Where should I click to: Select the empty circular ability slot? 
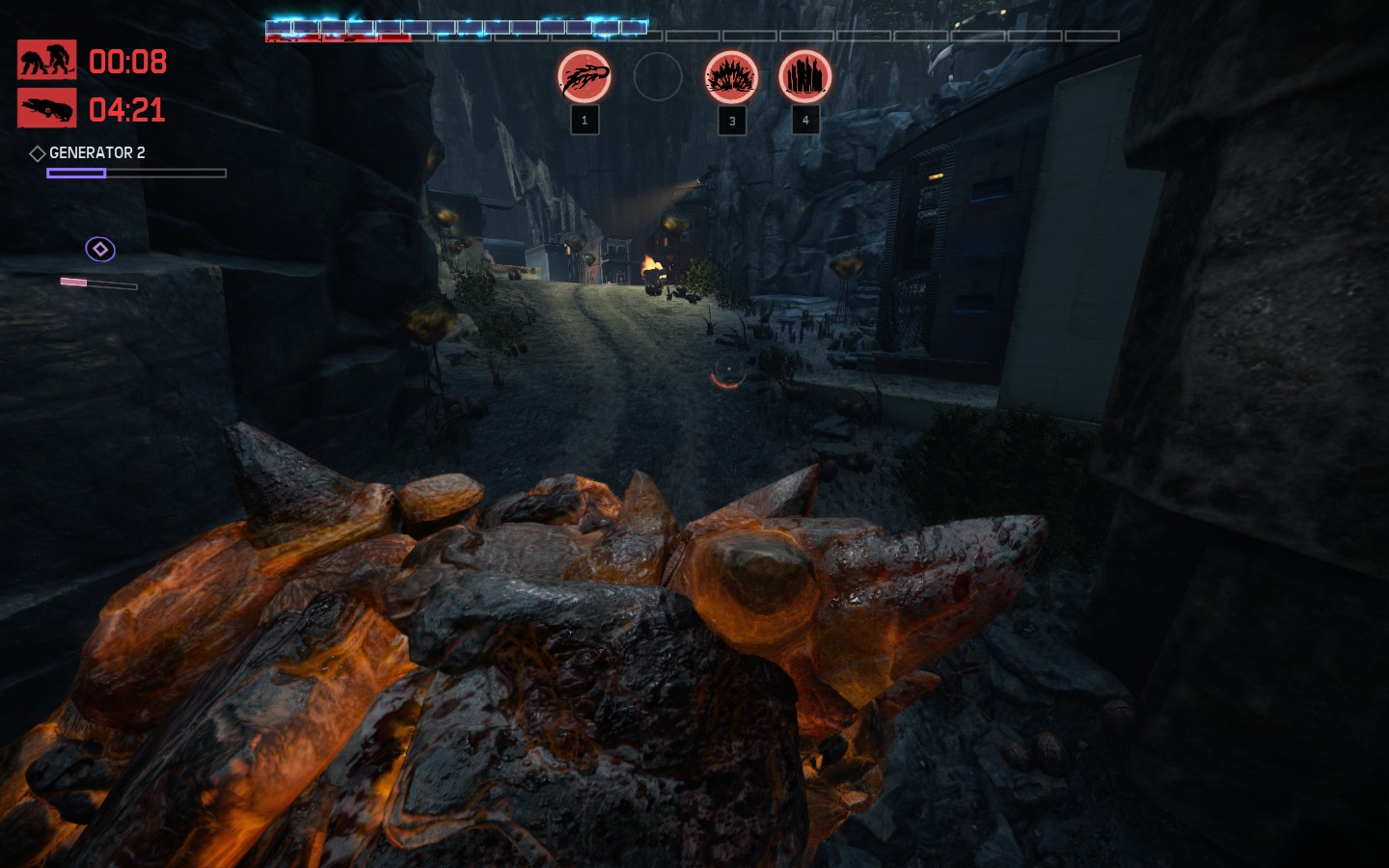click(x=658, y=77)
